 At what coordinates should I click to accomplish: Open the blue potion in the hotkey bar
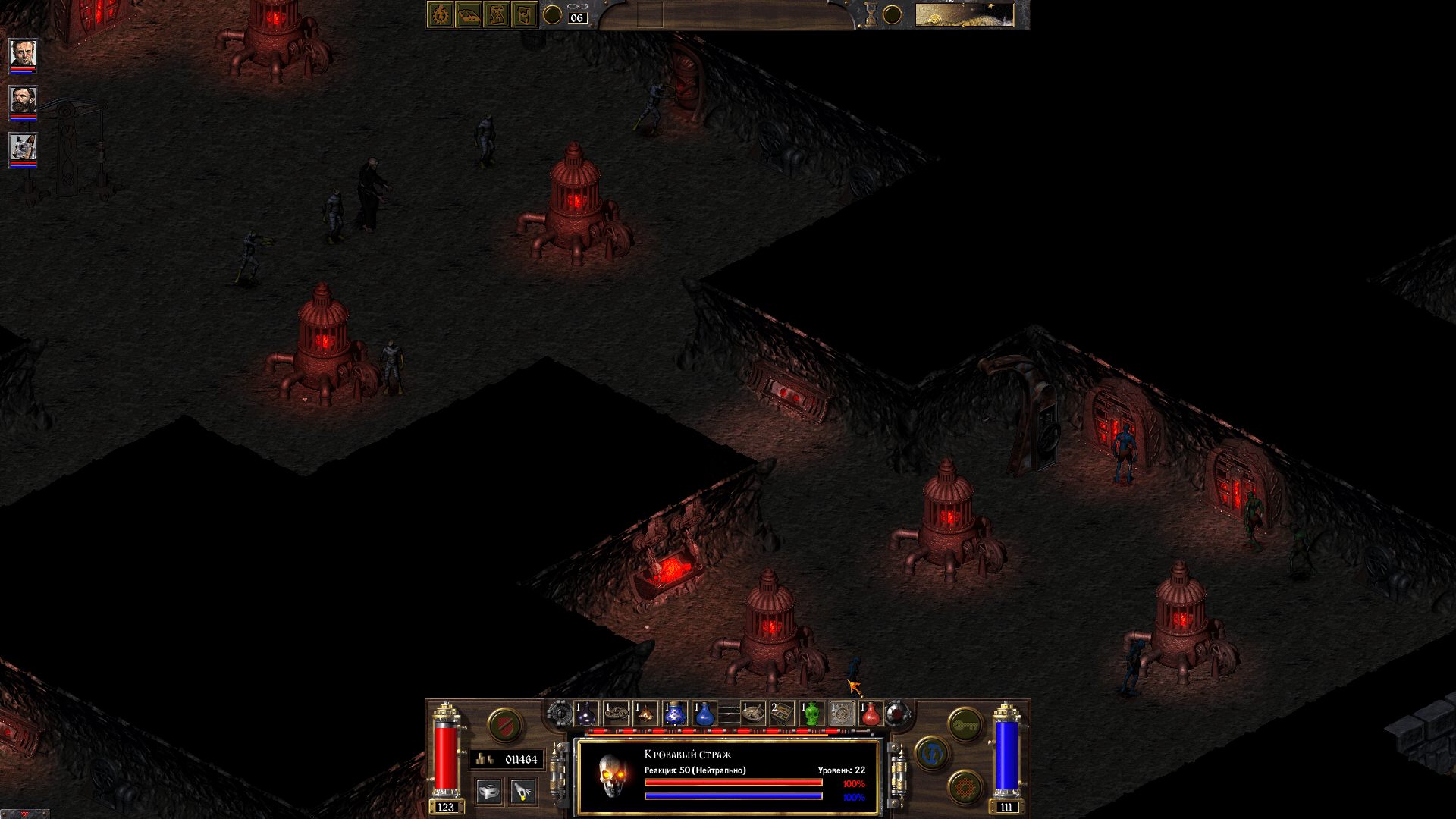[703, 713]
